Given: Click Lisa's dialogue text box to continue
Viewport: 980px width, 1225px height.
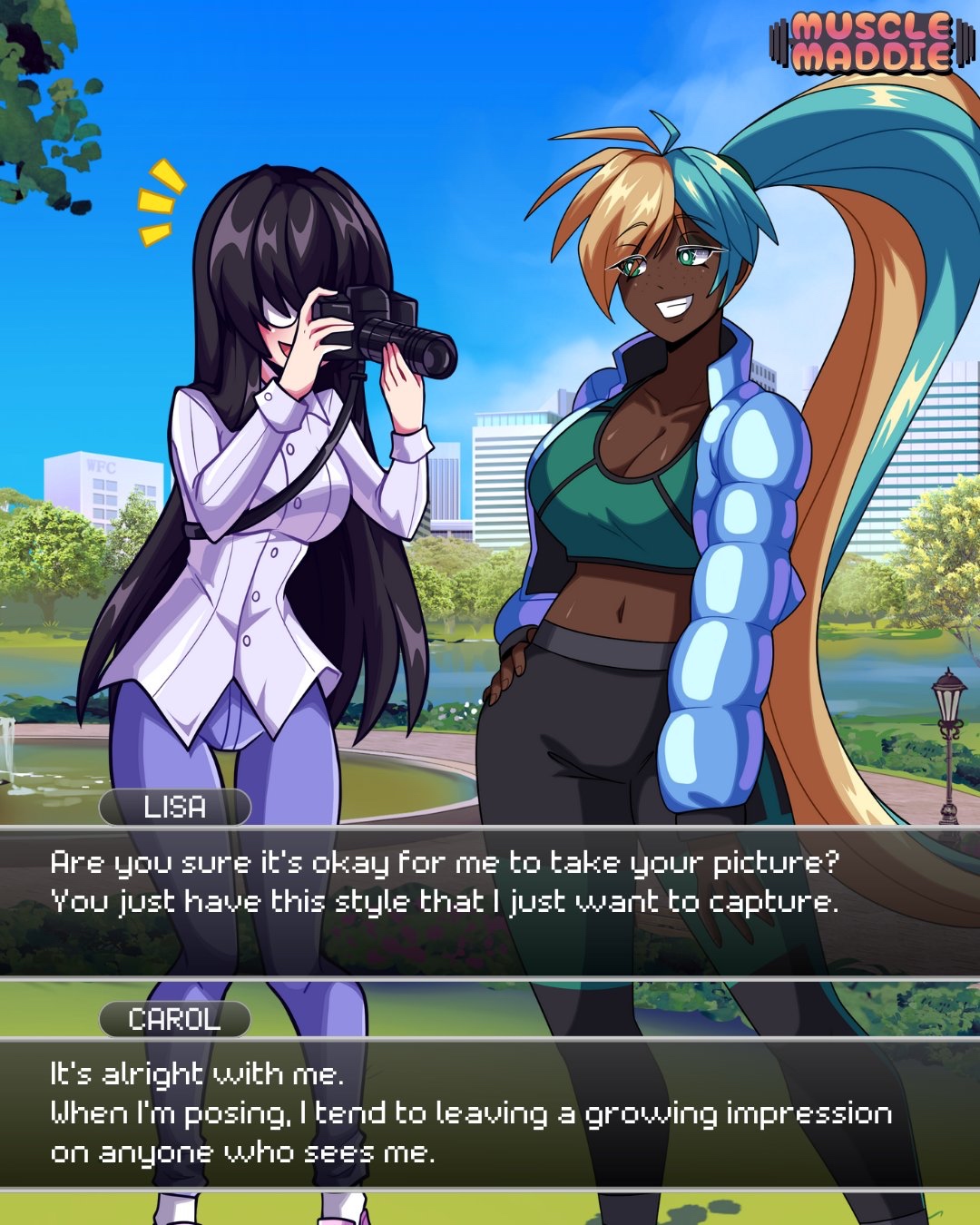Looking at the screenshot, I should tap(490, 901).
